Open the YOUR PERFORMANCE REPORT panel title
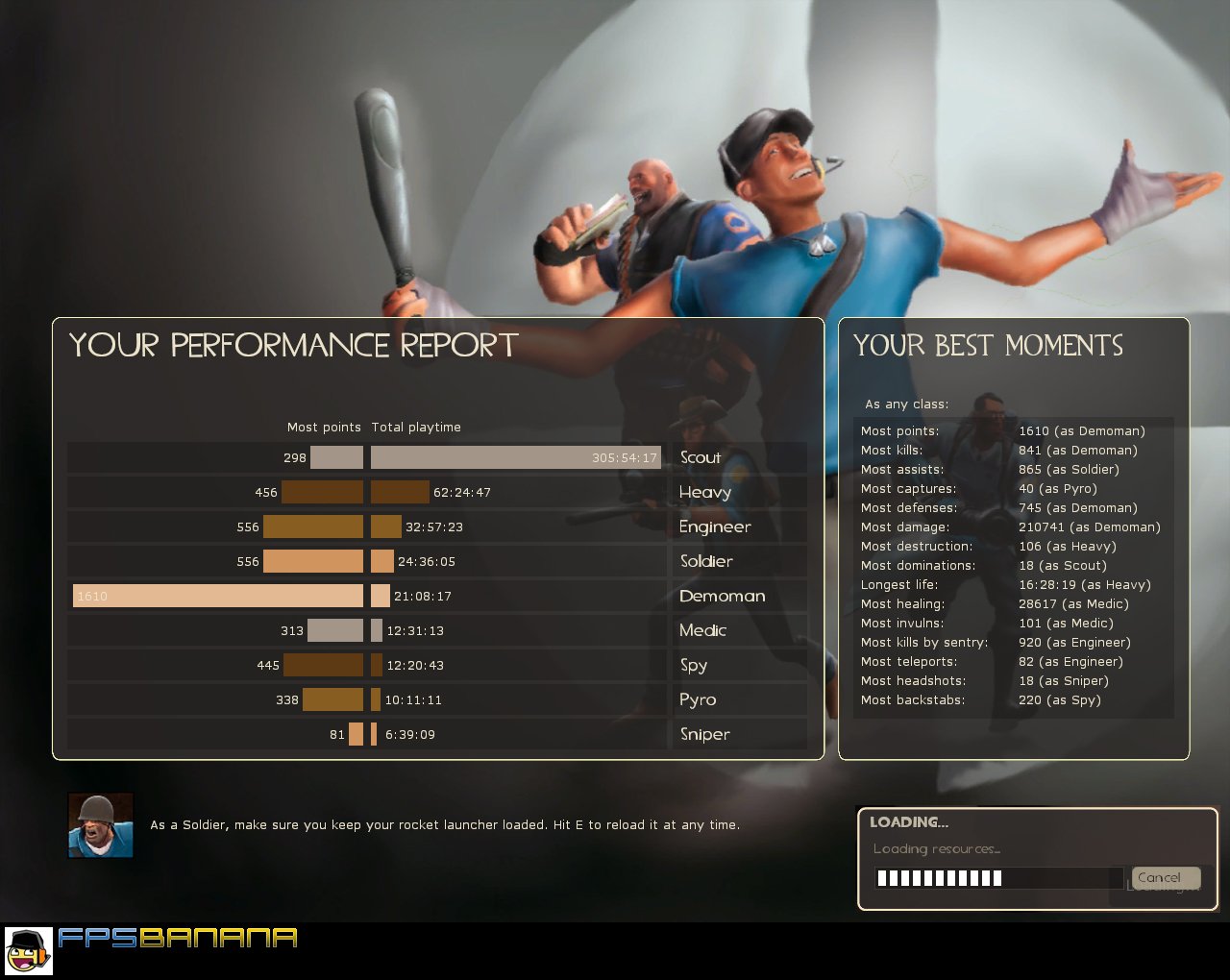Viewport: 1230px width, 980px height. [293, 345]
